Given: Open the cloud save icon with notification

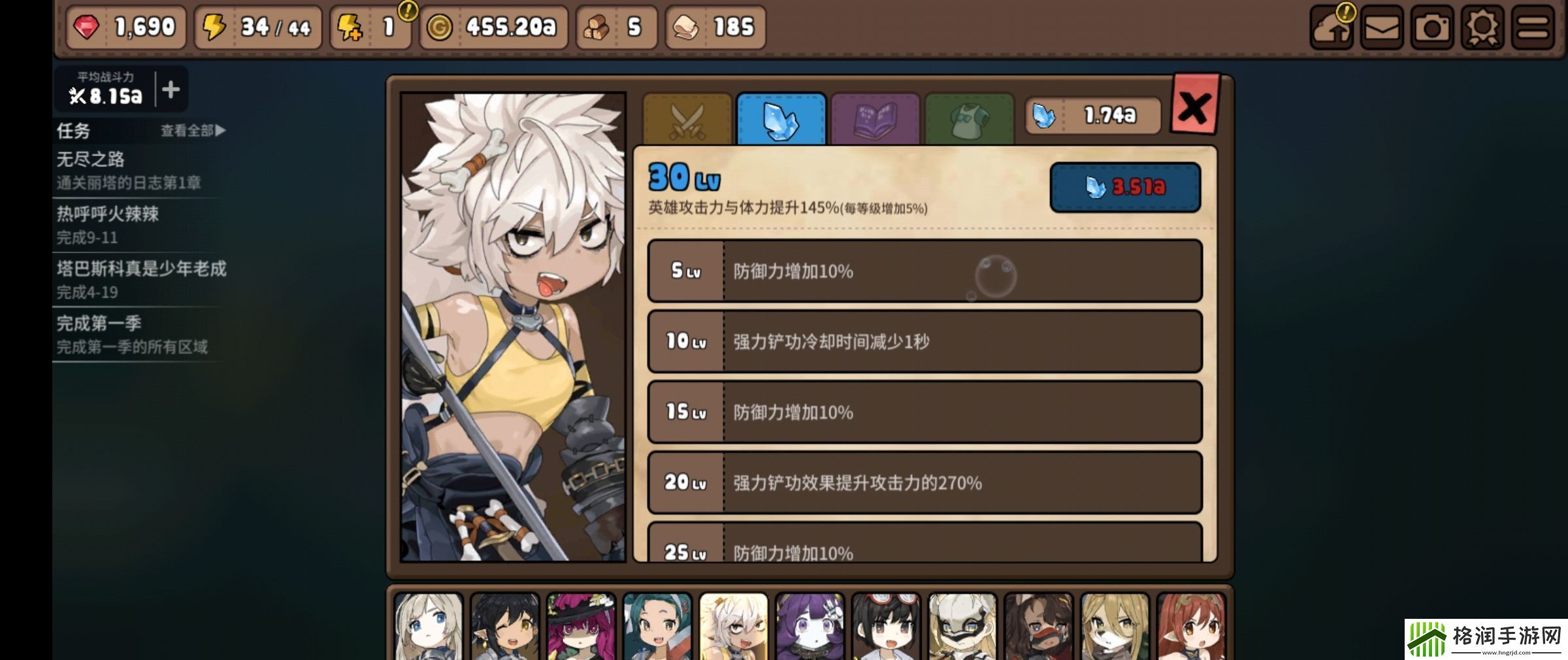Looking at the screenshot, I should (x=1331, y=27).
